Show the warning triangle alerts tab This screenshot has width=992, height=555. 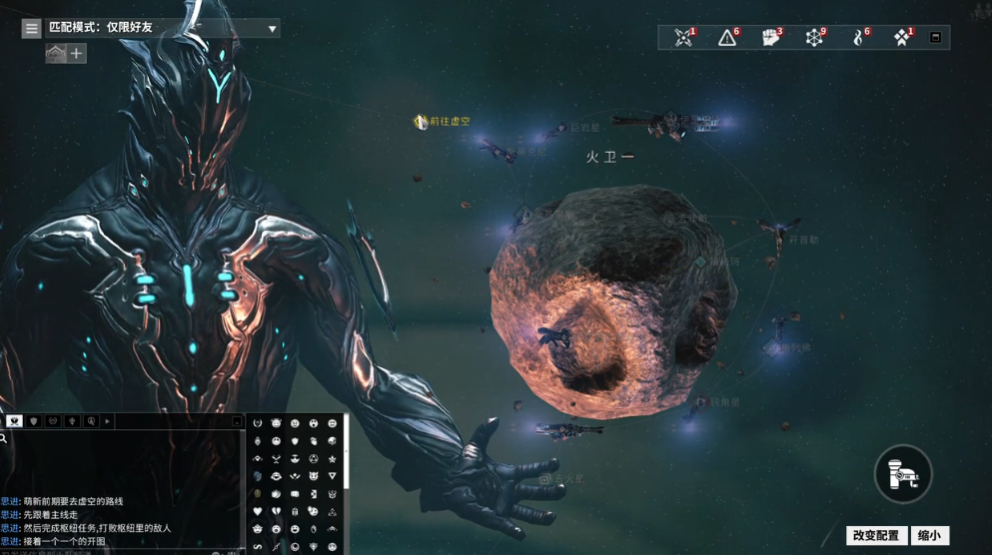(728, 38)
